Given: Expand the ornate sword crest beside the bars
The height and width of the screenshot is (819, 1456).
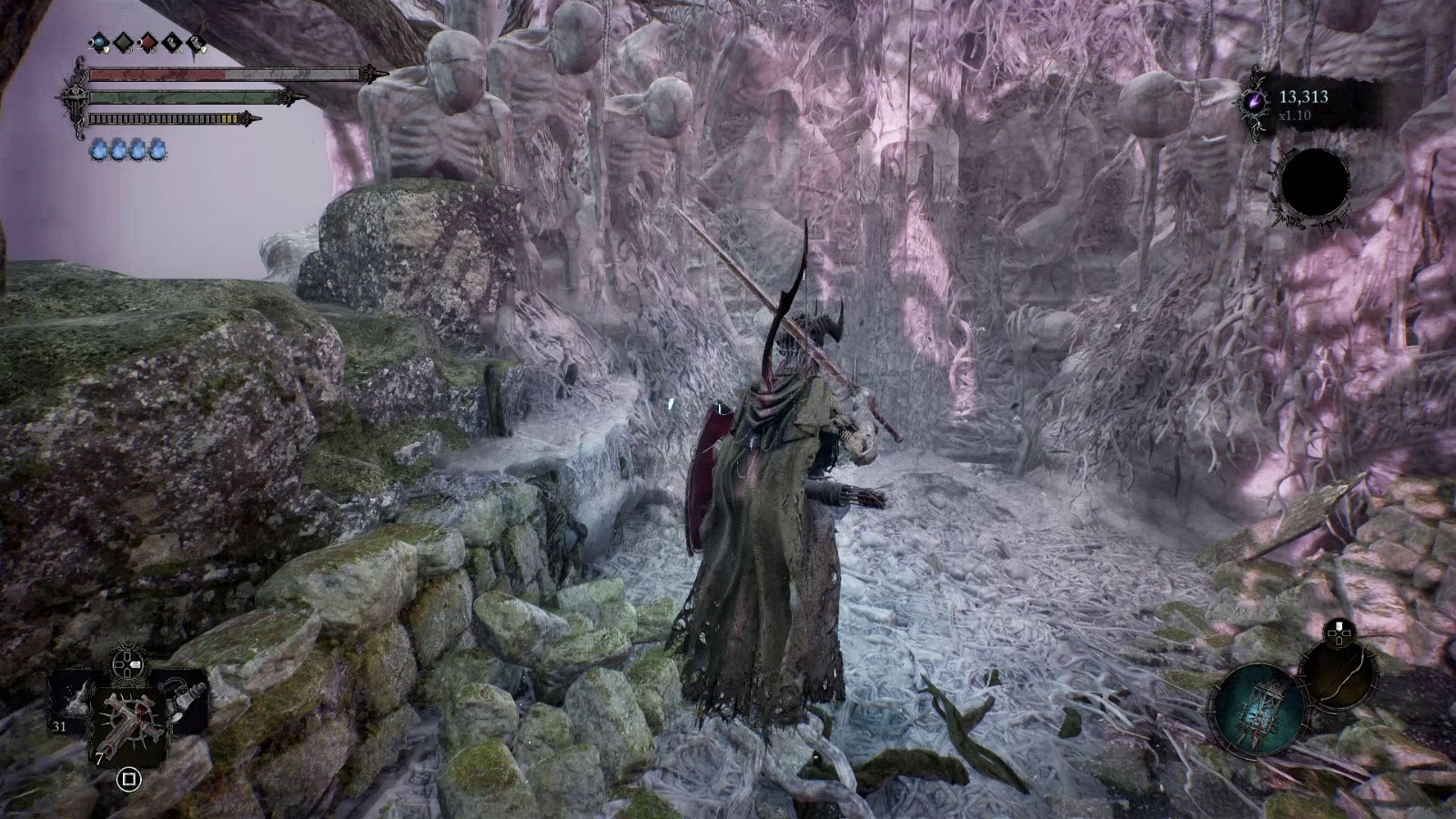Looking at the screenshot, I should [76, 94].
